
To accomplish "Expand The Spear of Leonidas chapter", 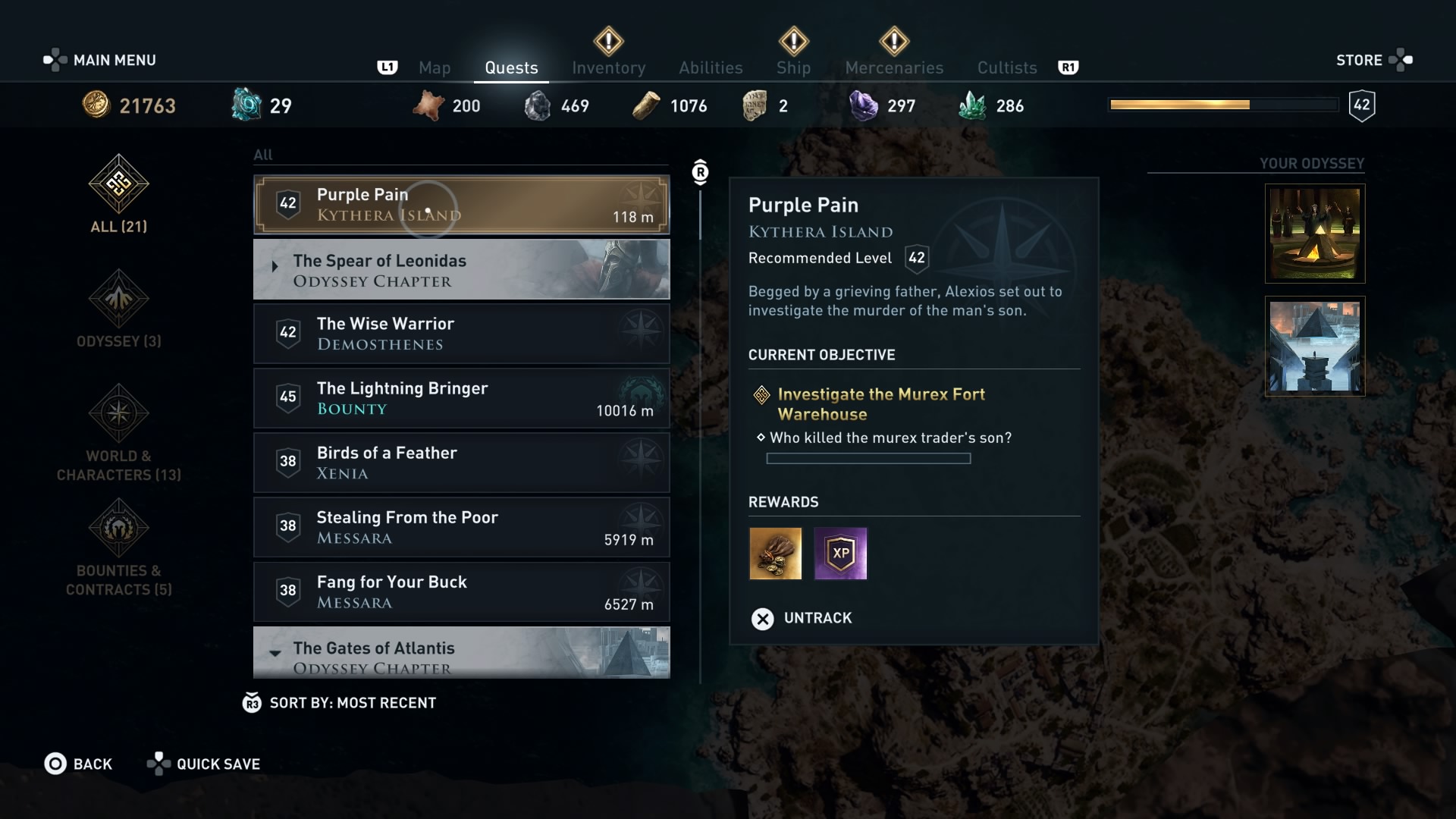I will pos(461,269).
